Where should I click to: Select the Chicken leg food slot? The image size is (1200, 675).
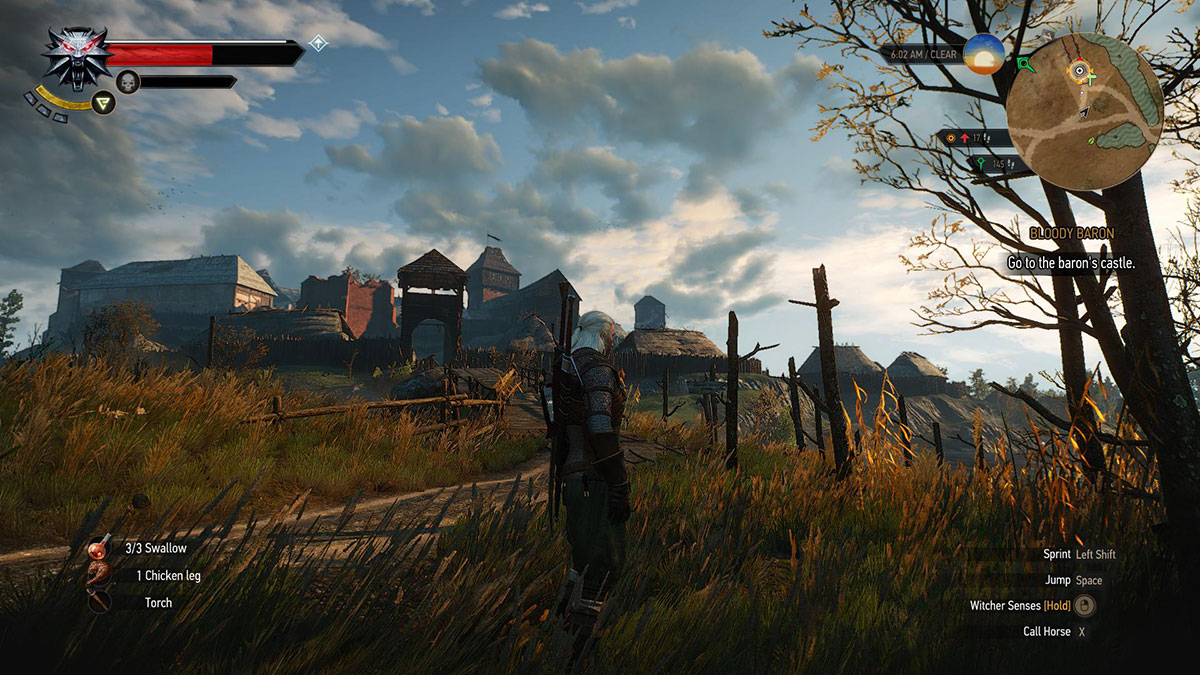[x=100, y=575]
